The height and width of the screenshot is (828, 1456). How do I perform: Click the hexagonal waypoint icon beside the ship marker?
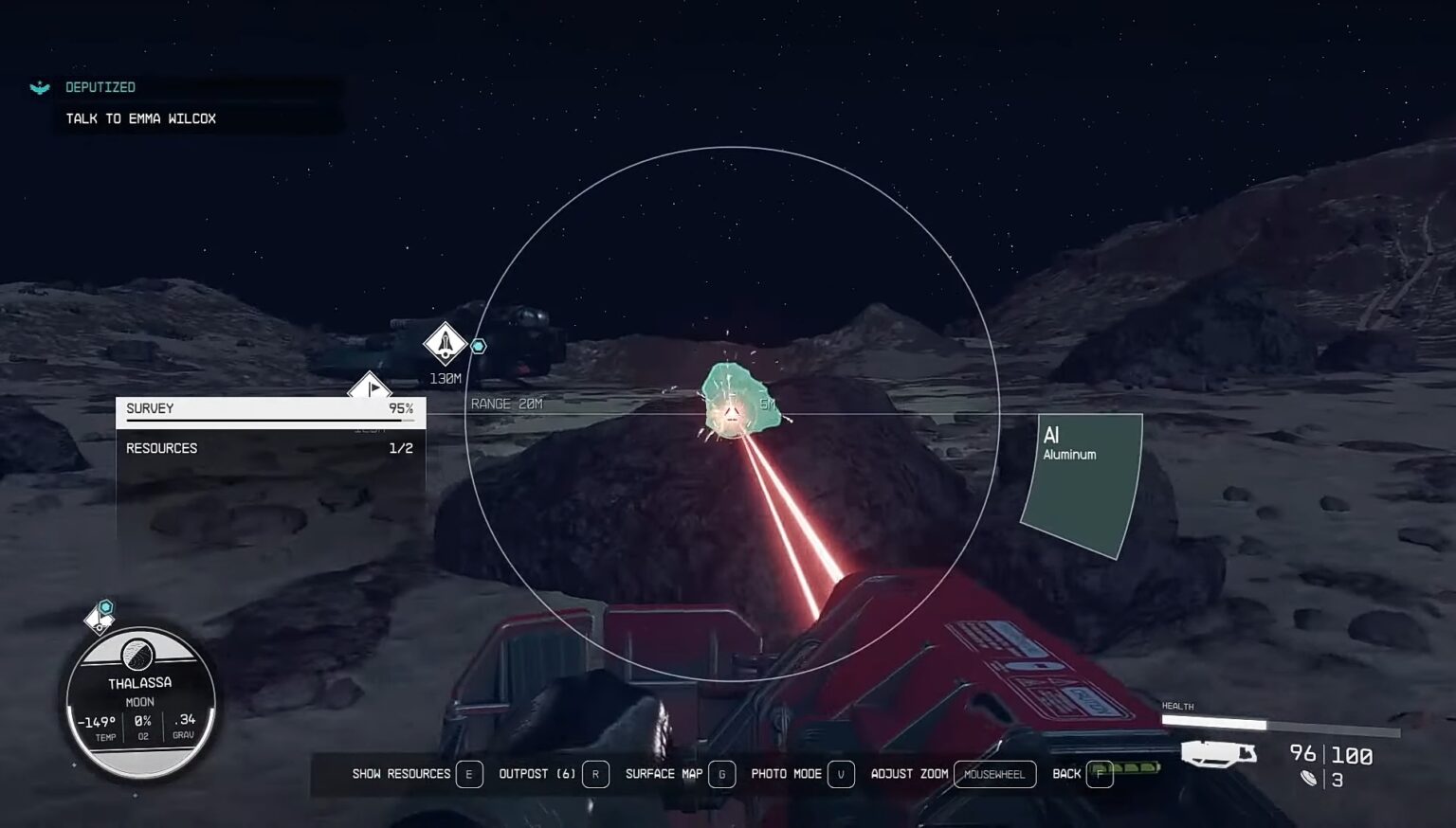(x=479, y=347)
